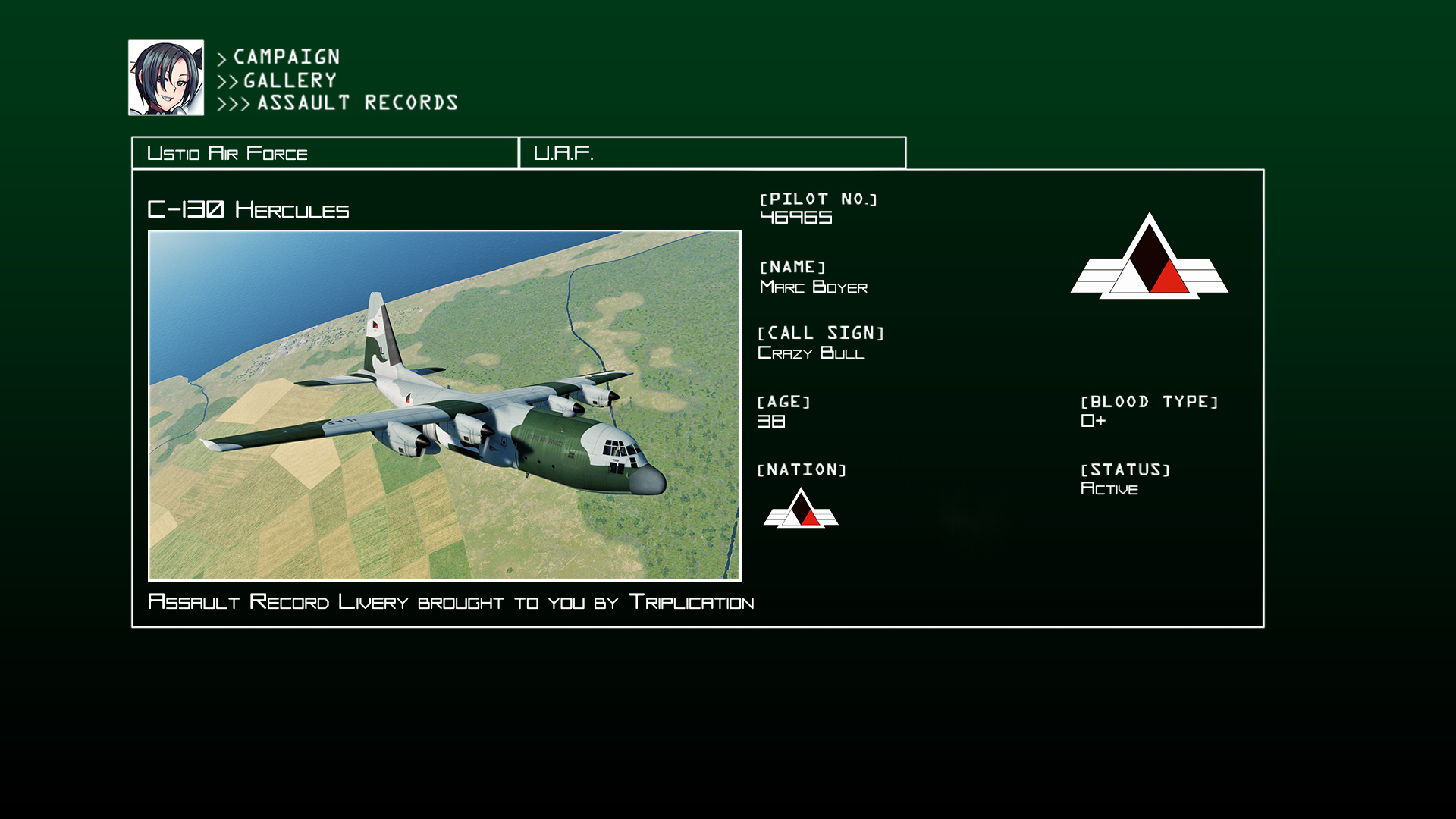The width and height of the screenshot is (1456, 819).
Task: Click the Triplication credit text
Action: (451, 601)
